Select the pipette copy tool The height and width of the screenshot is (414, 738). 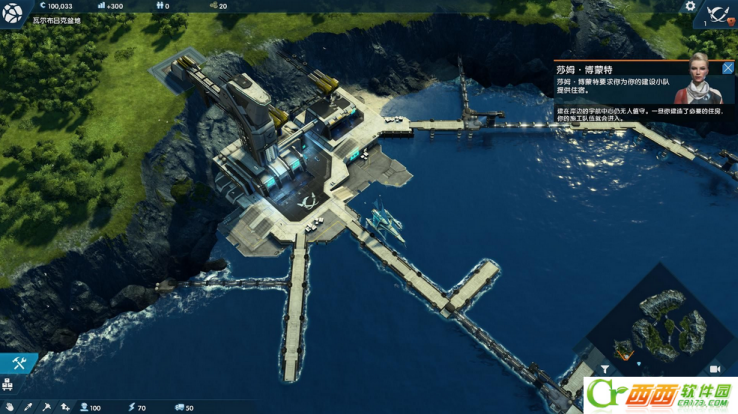pos(29,407)
